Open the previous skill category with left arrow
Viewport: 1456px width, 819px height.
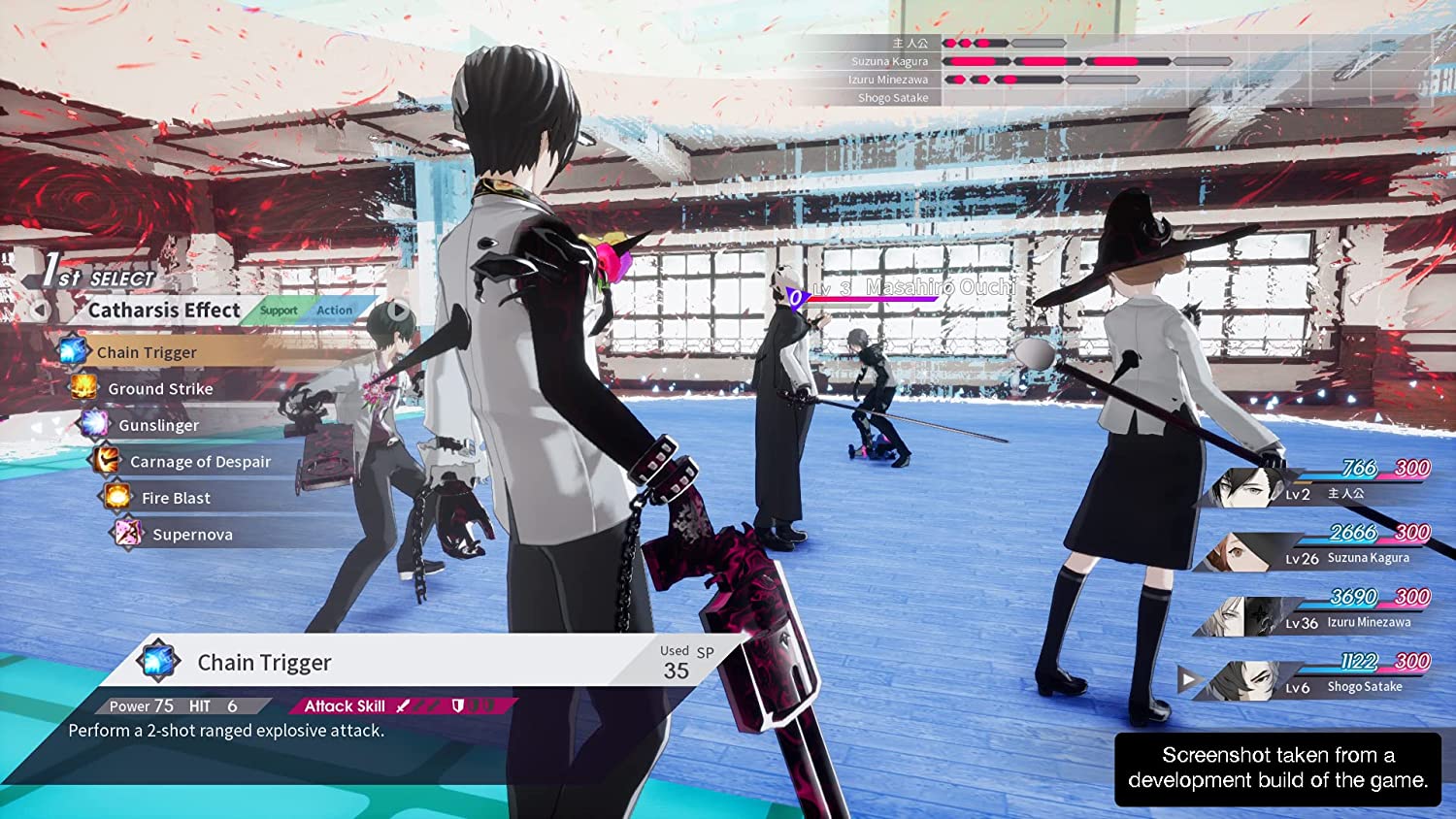pos(38,309)
